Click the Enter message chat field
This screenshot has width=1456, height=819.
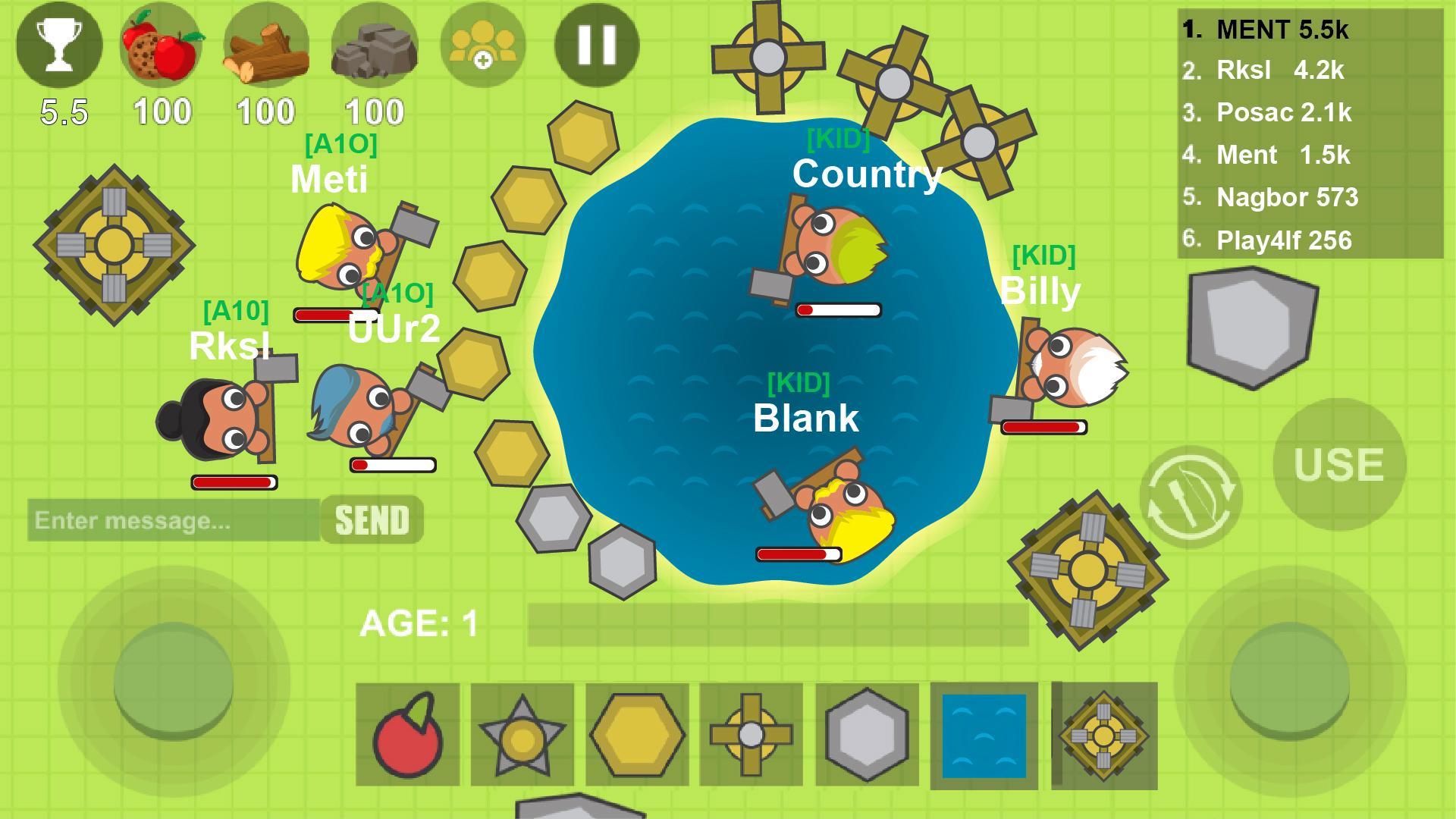(x=171, y=520)
